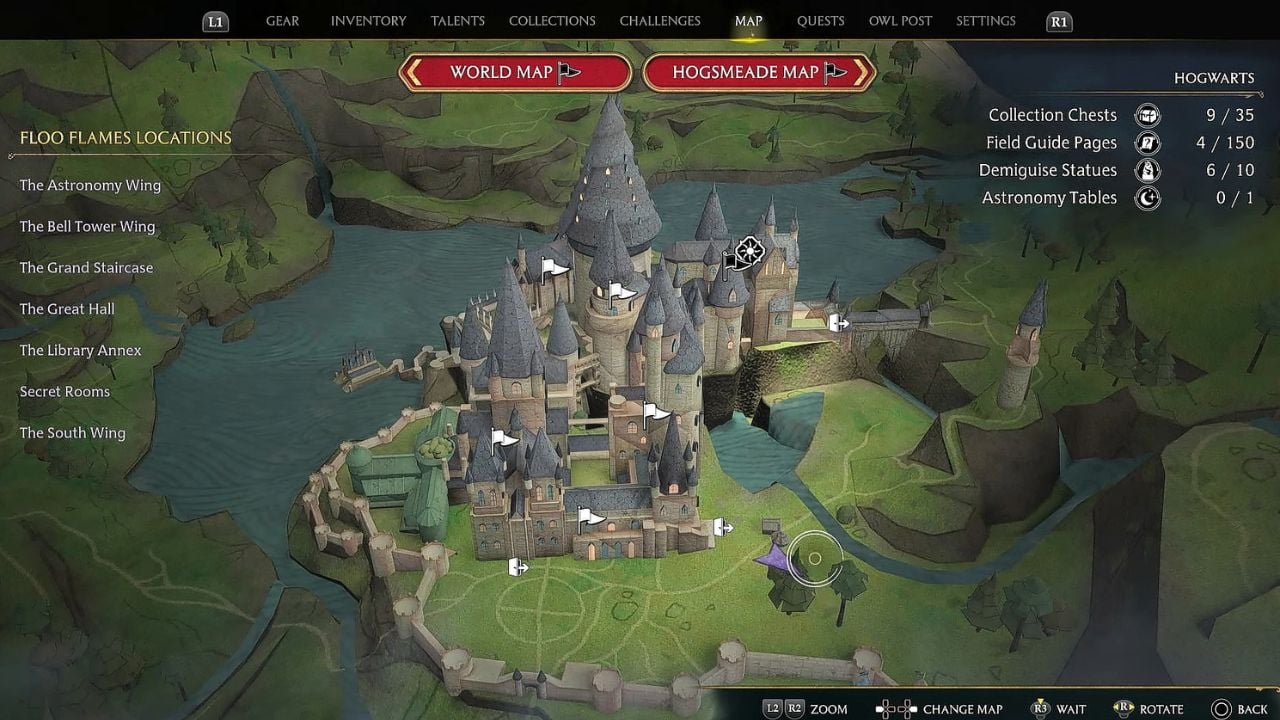
Task: Switch to the Inventory tab
Action: click(368, 21)
